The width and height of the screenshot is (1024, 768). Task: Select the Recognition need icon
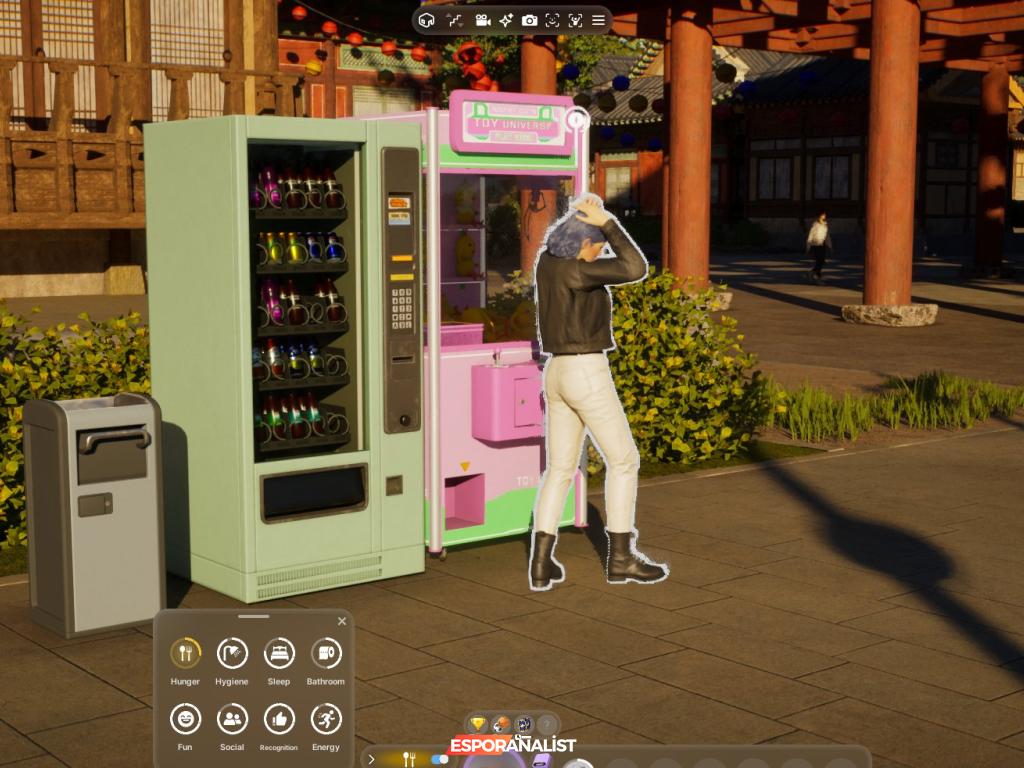279,719
